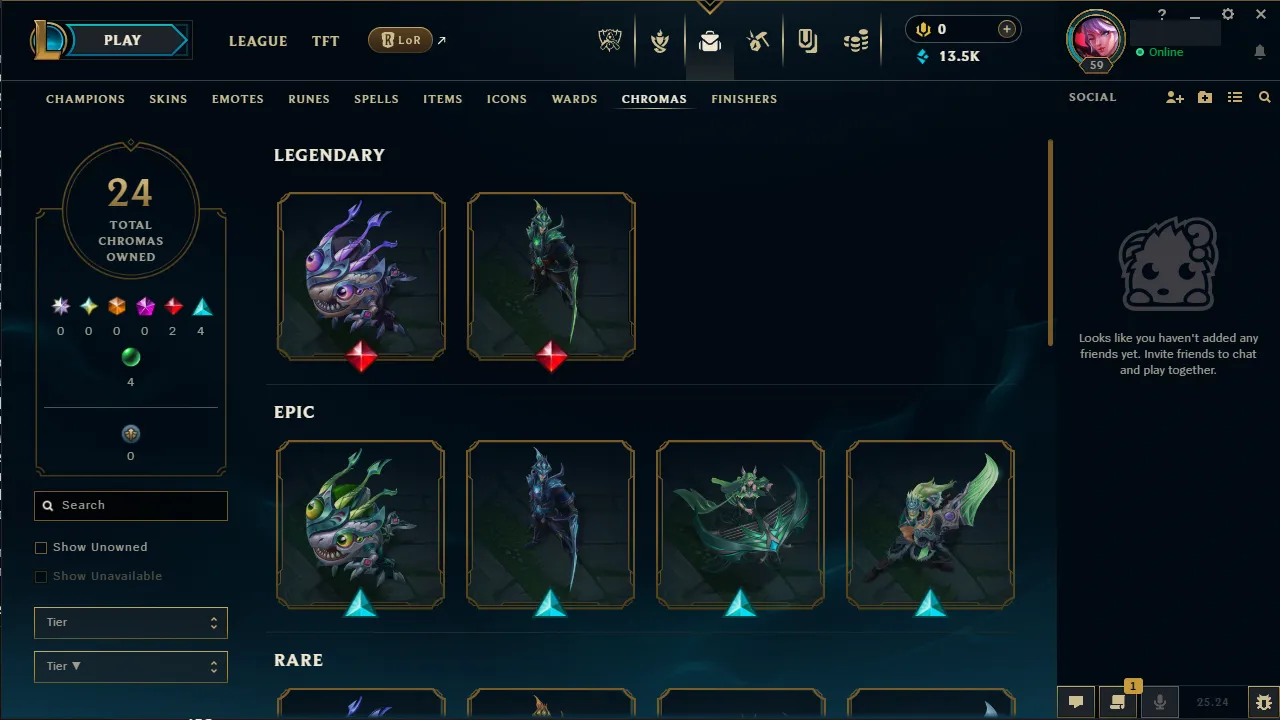
Task: Select the TFT menu item
Action: click(325, 41)
